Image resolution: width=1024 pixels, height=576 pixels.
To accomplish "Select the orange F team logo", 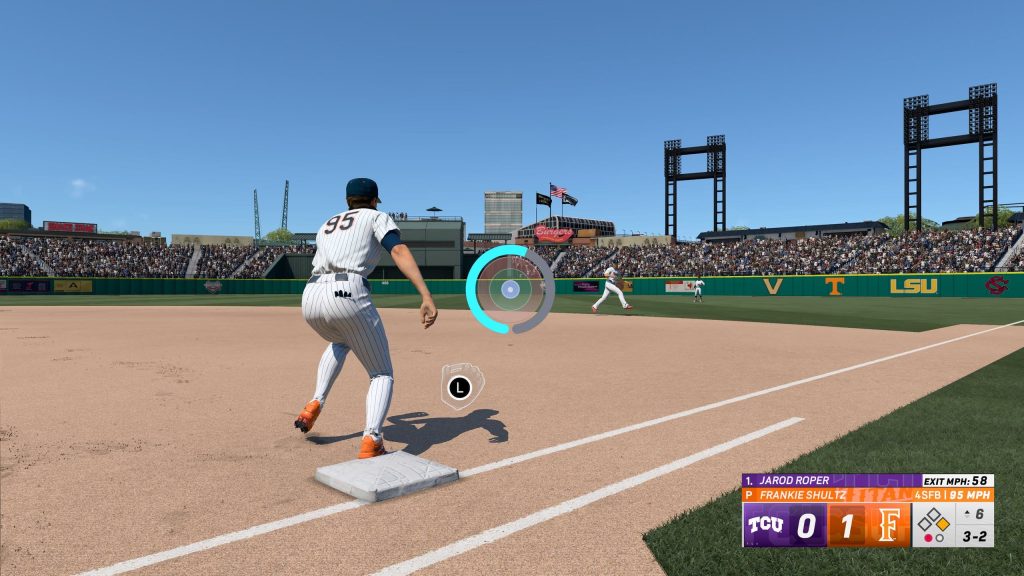I will coord(888,525).
